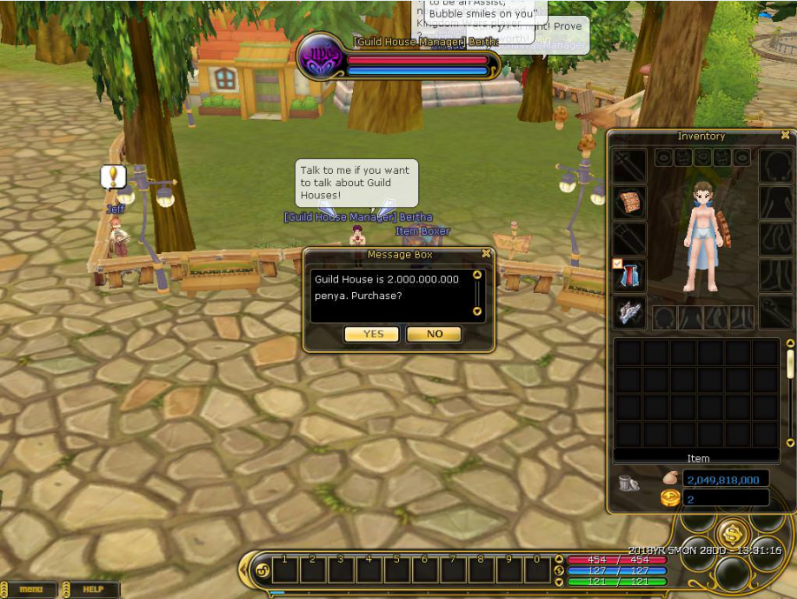Select the equipped winged item slot
This screenshot has width=797, height=599.
tap(629, 313)
